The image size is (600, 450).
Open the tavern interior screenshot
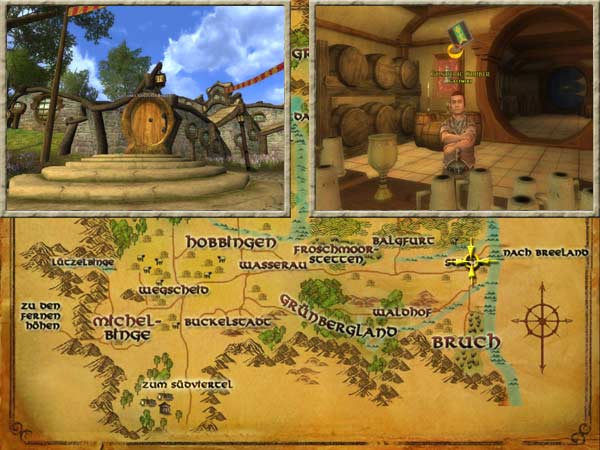coord(452,106)
